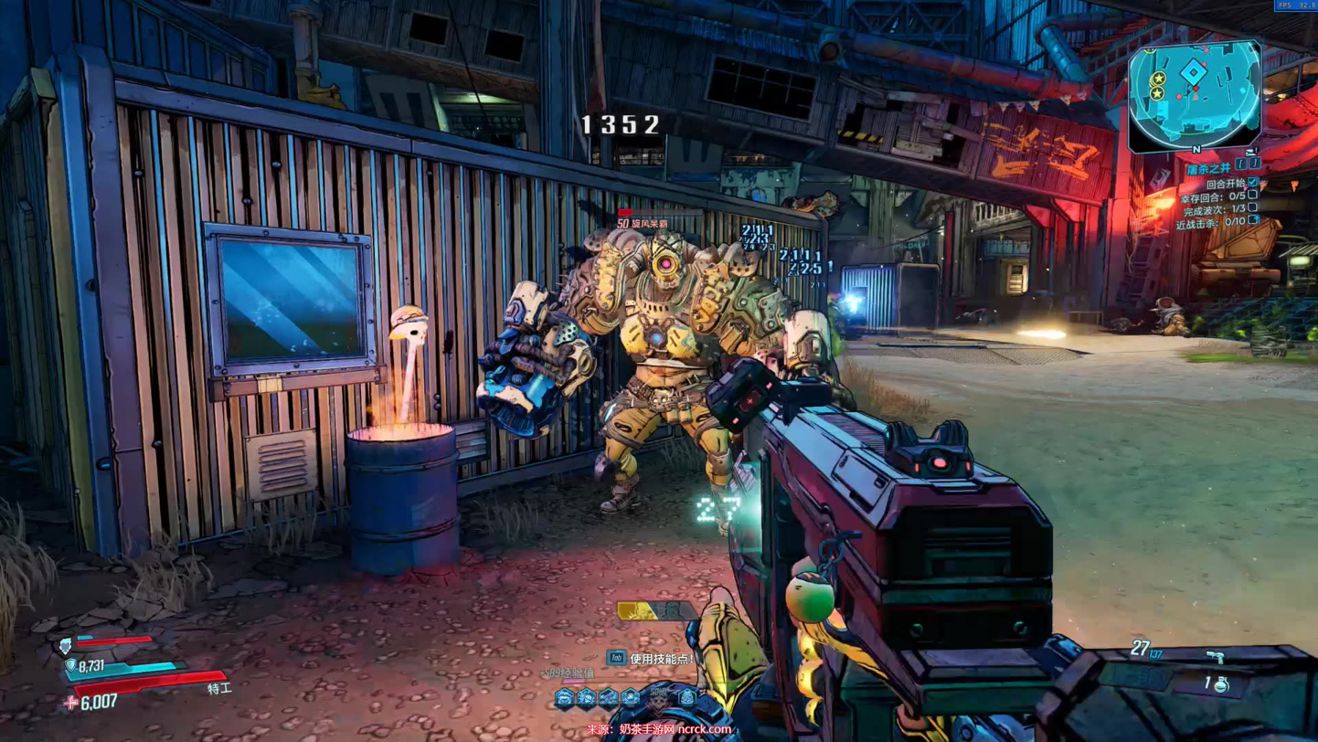
Task: Click the red cross health icon
Action: pyautogui.click(x=70, y=702)
